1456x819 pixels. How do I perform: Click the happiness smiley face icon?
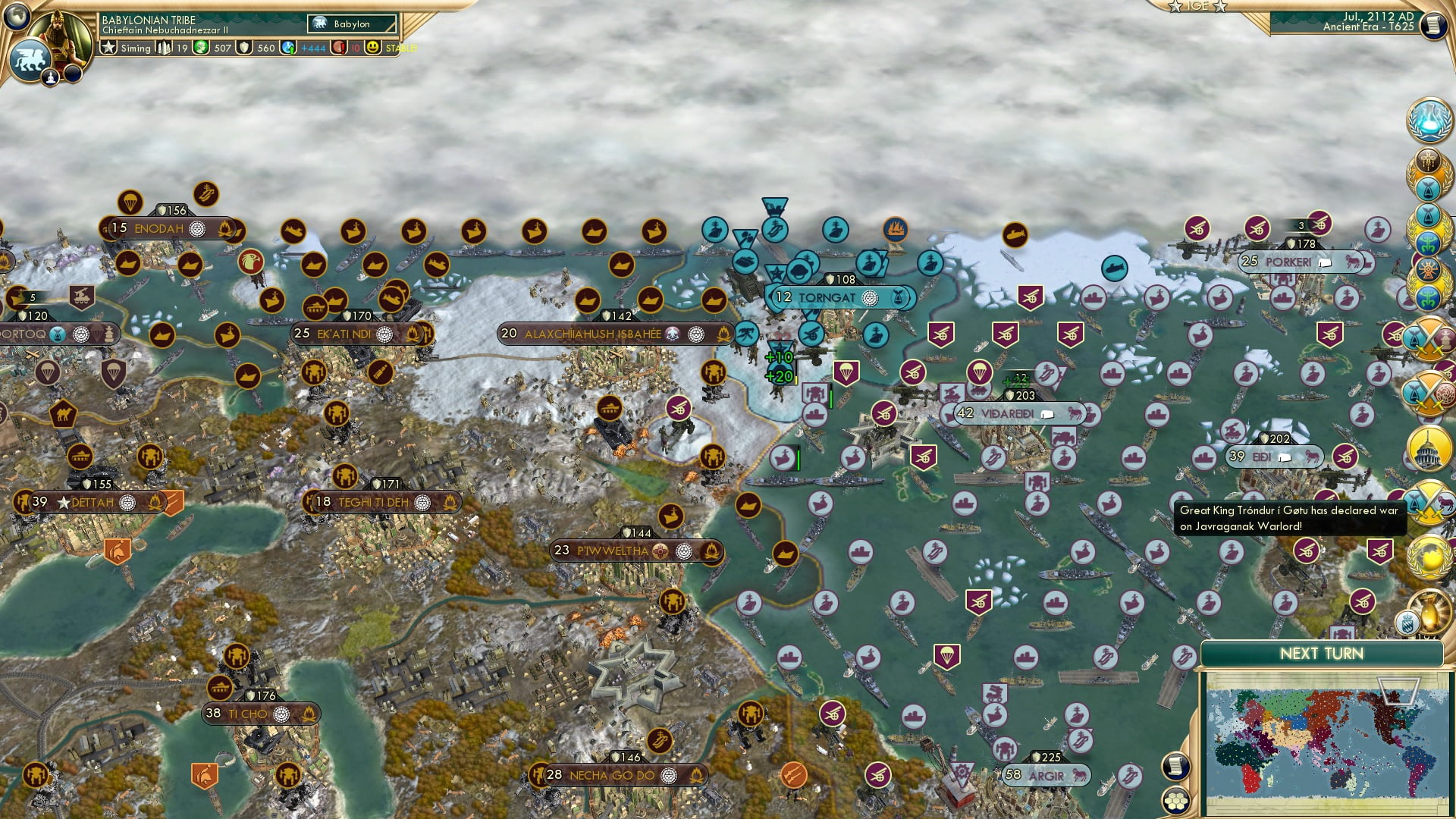click(374, 48)
